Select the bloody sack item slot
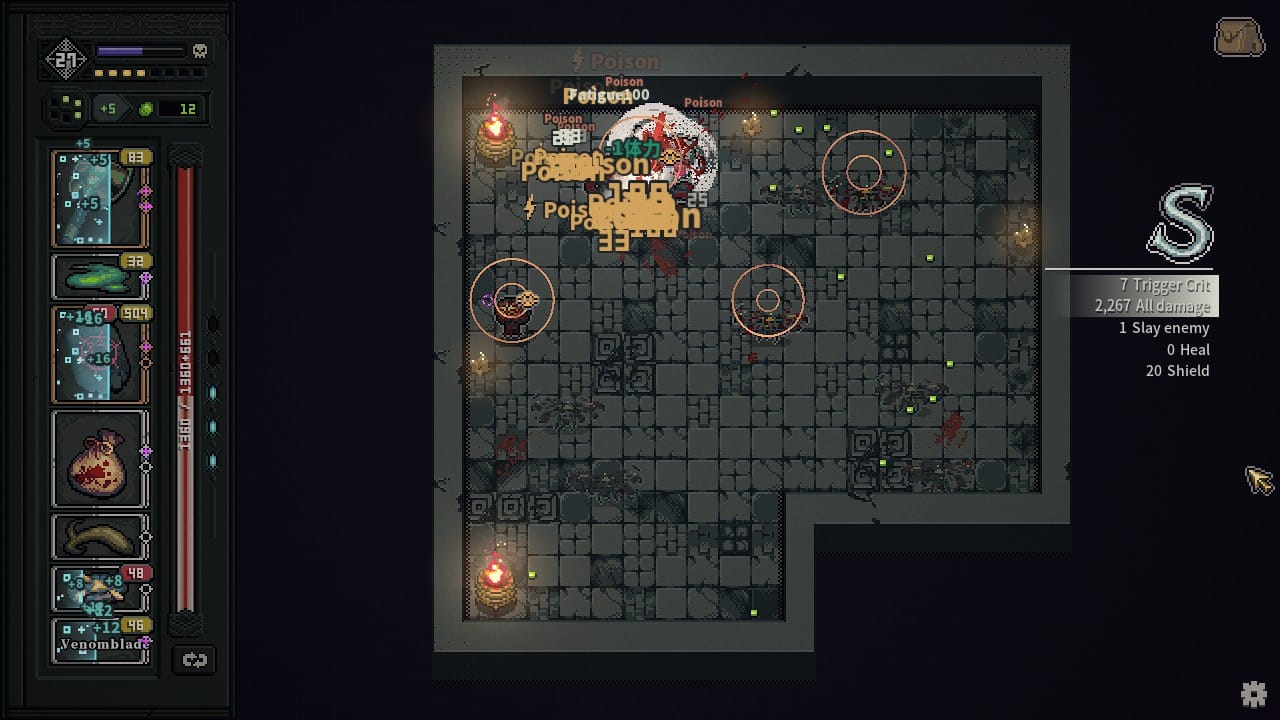 [x=100, y=459]
